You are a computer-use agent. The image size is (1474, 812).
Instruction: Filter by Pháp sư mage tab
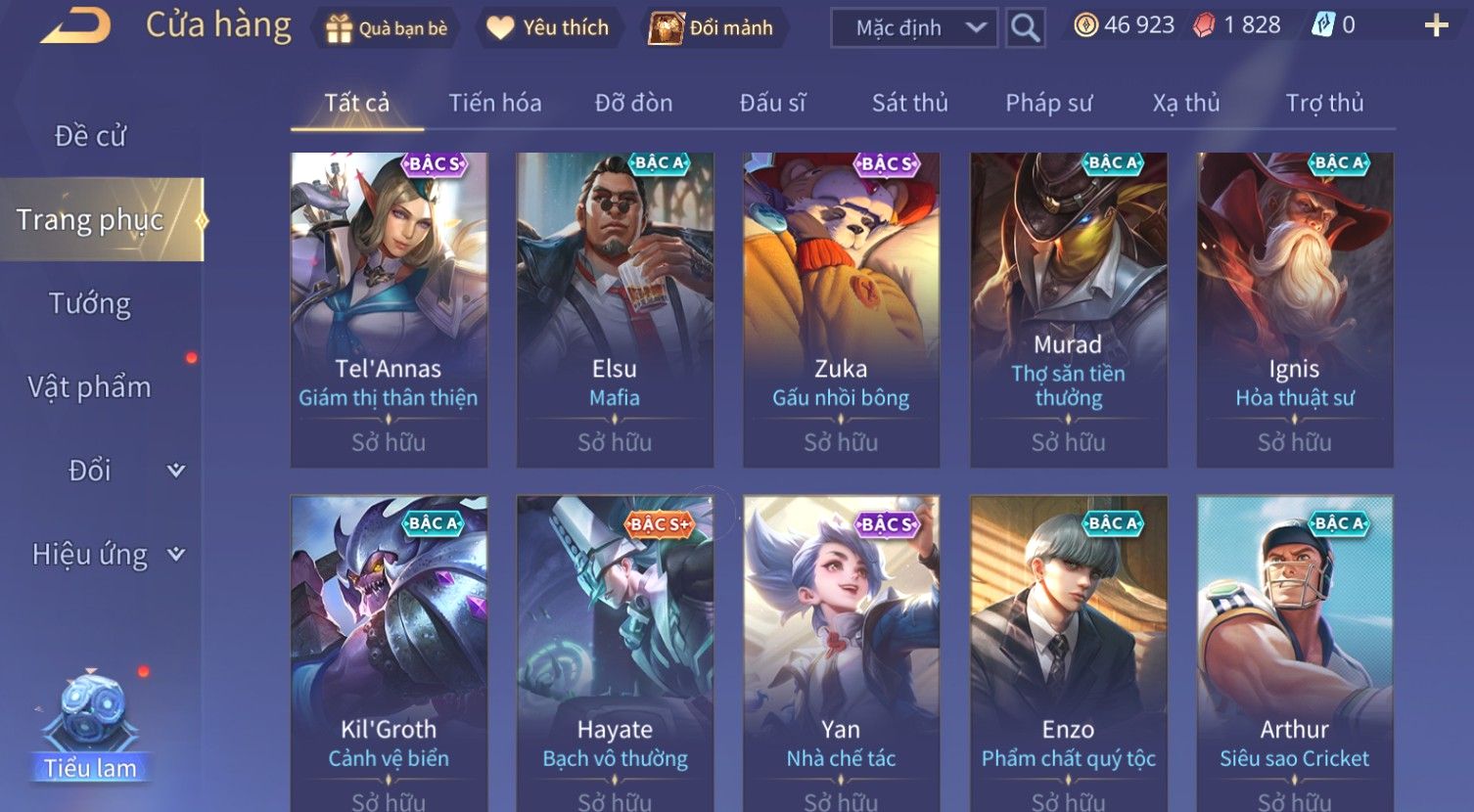pyautogui.click(x=1048, y=103)
